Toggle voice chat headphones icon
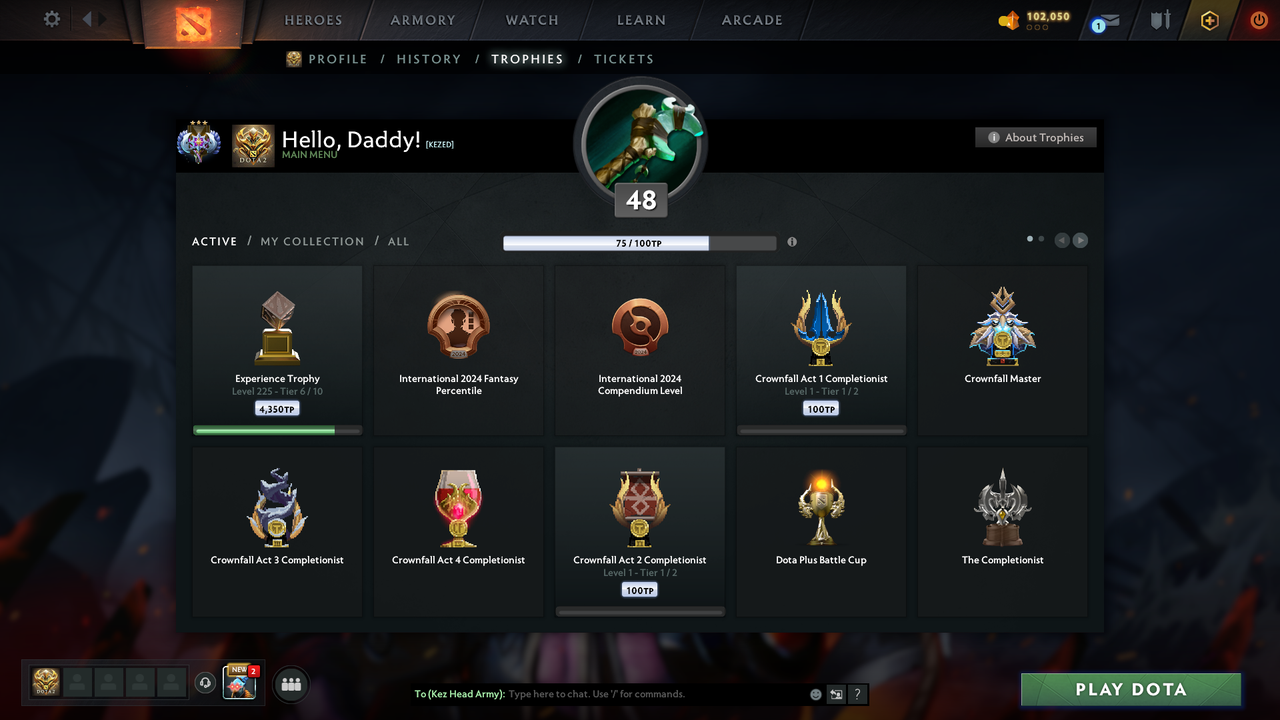Viewport: 1280px width, 720px height. click(x=206, y=683)
